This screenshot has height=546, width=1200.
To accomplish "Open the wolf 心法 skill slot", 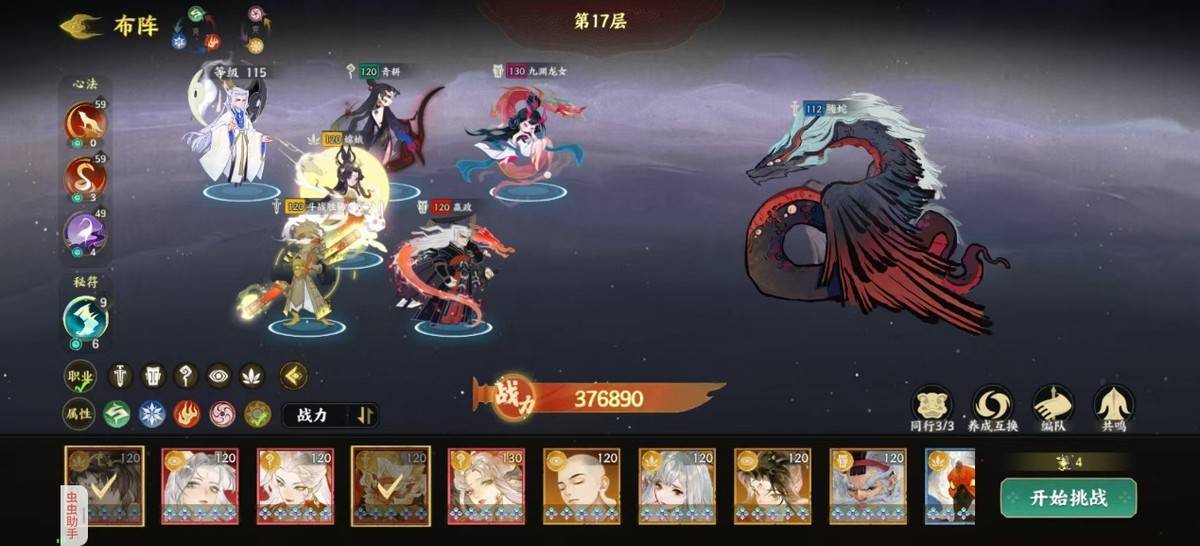I will (86, 123).
